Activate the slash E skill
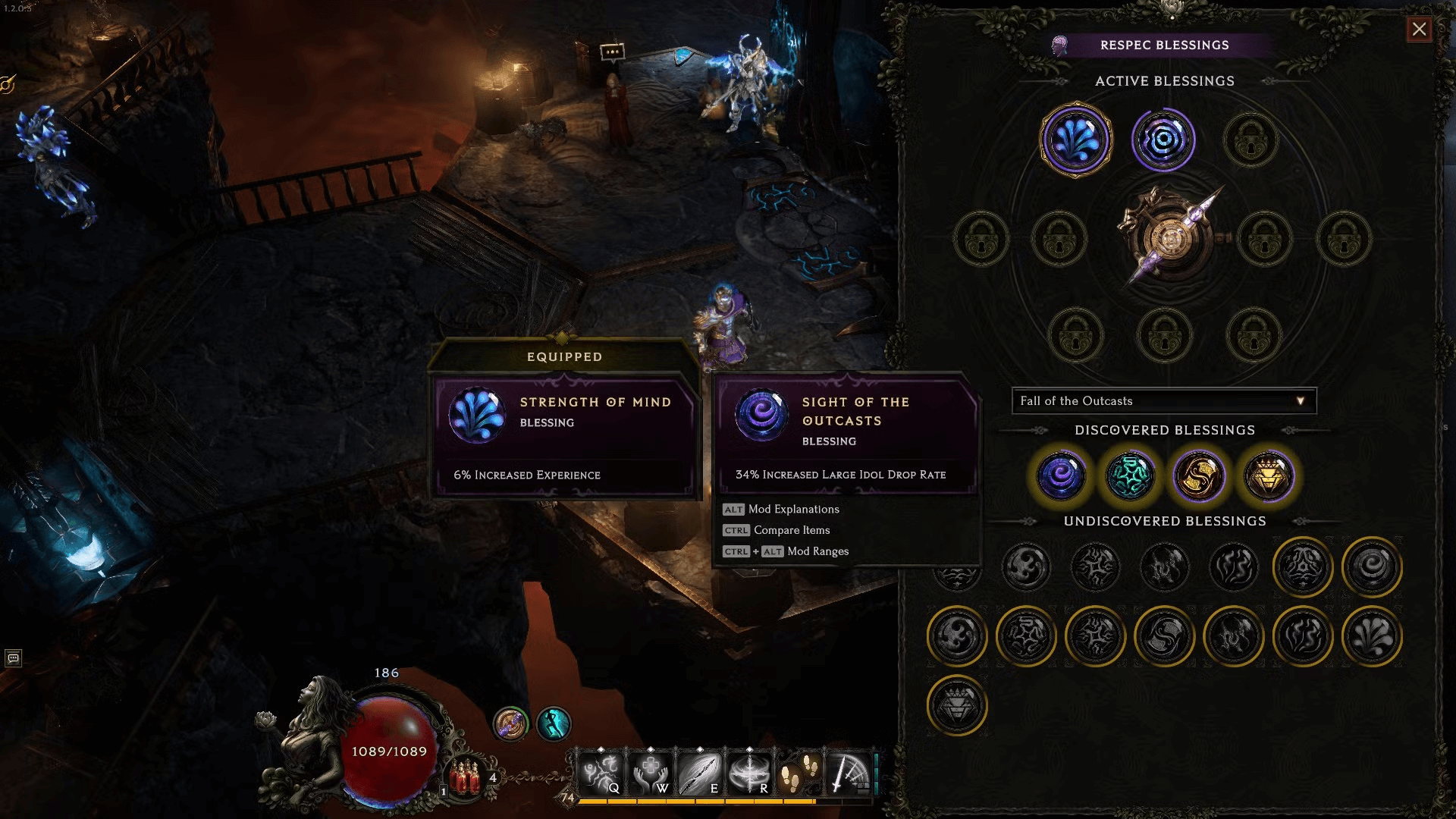This screenshot has height=819, width=1456. tap(700, 773)
